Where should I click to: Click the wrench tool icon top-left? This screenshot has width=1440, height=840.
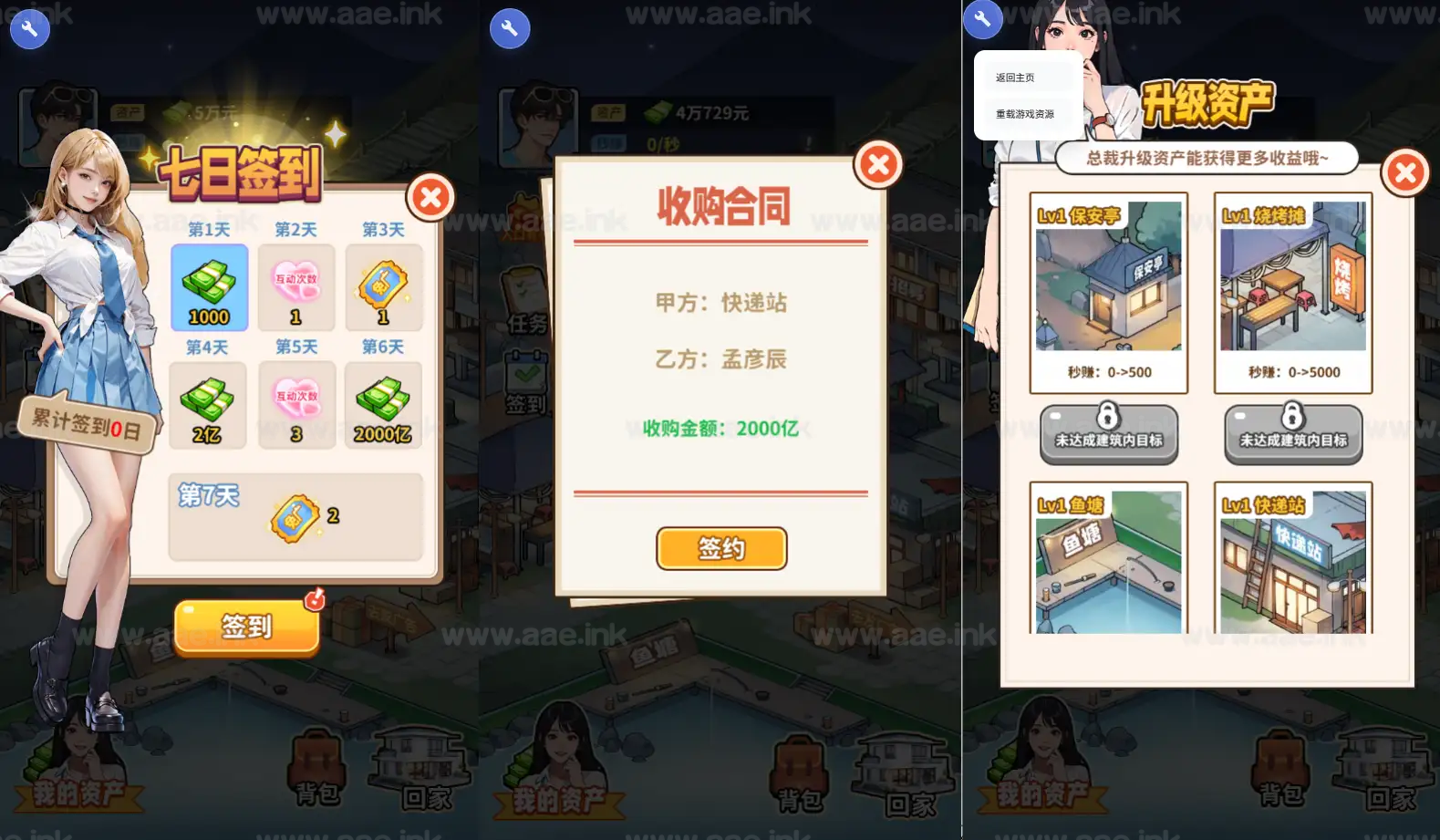[30, 29]
